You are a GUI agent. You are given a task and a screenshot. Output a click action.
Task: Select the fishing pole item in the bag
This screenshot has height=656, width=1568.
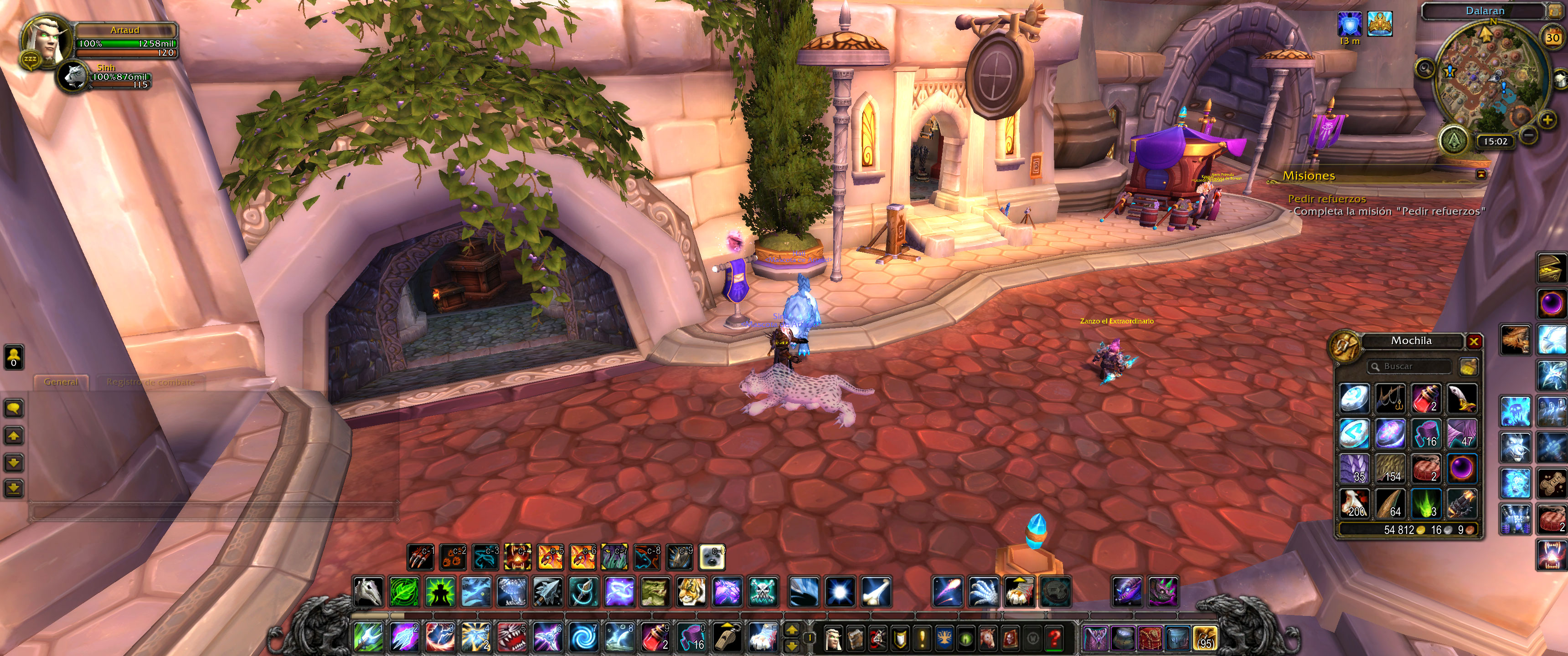1390,399
